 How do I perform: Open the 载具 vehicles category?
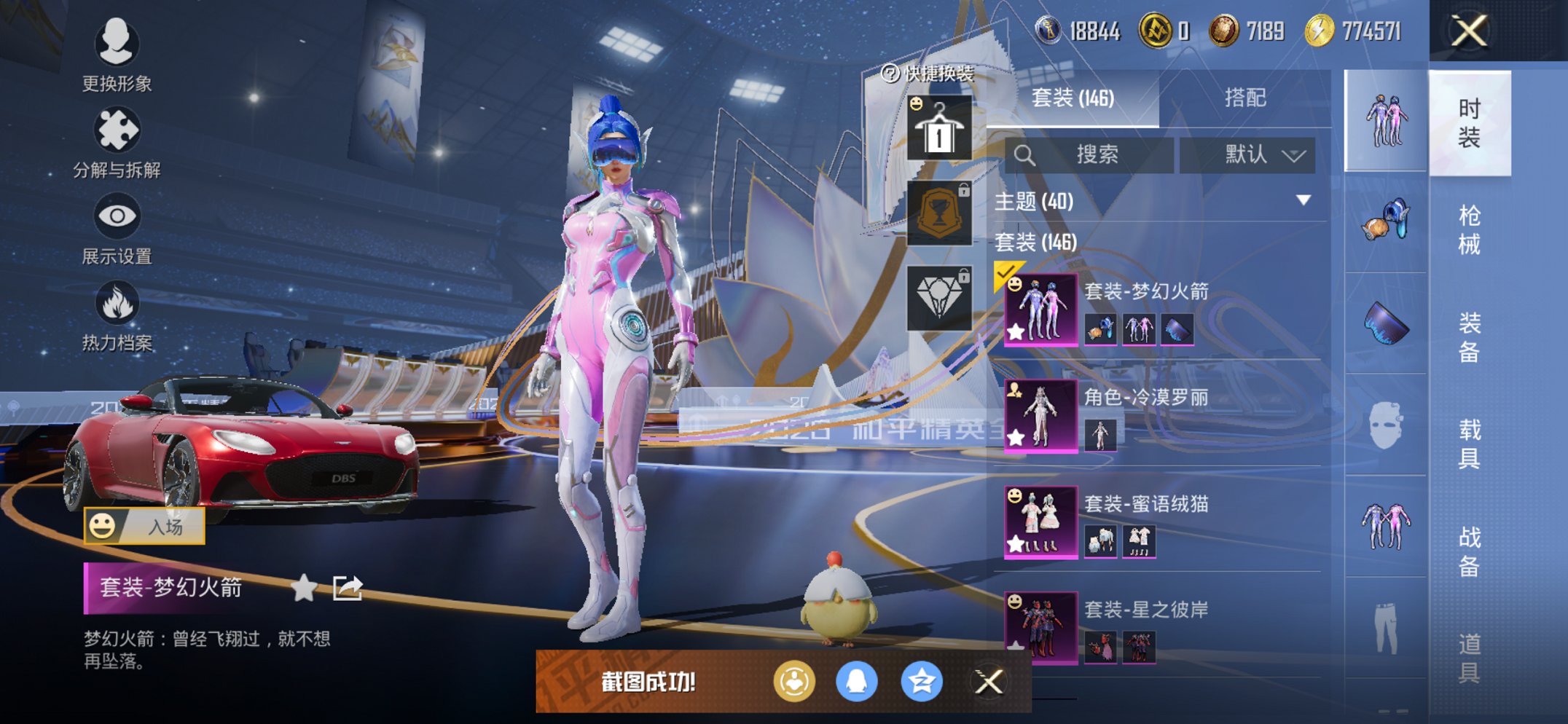(1469, 444)
